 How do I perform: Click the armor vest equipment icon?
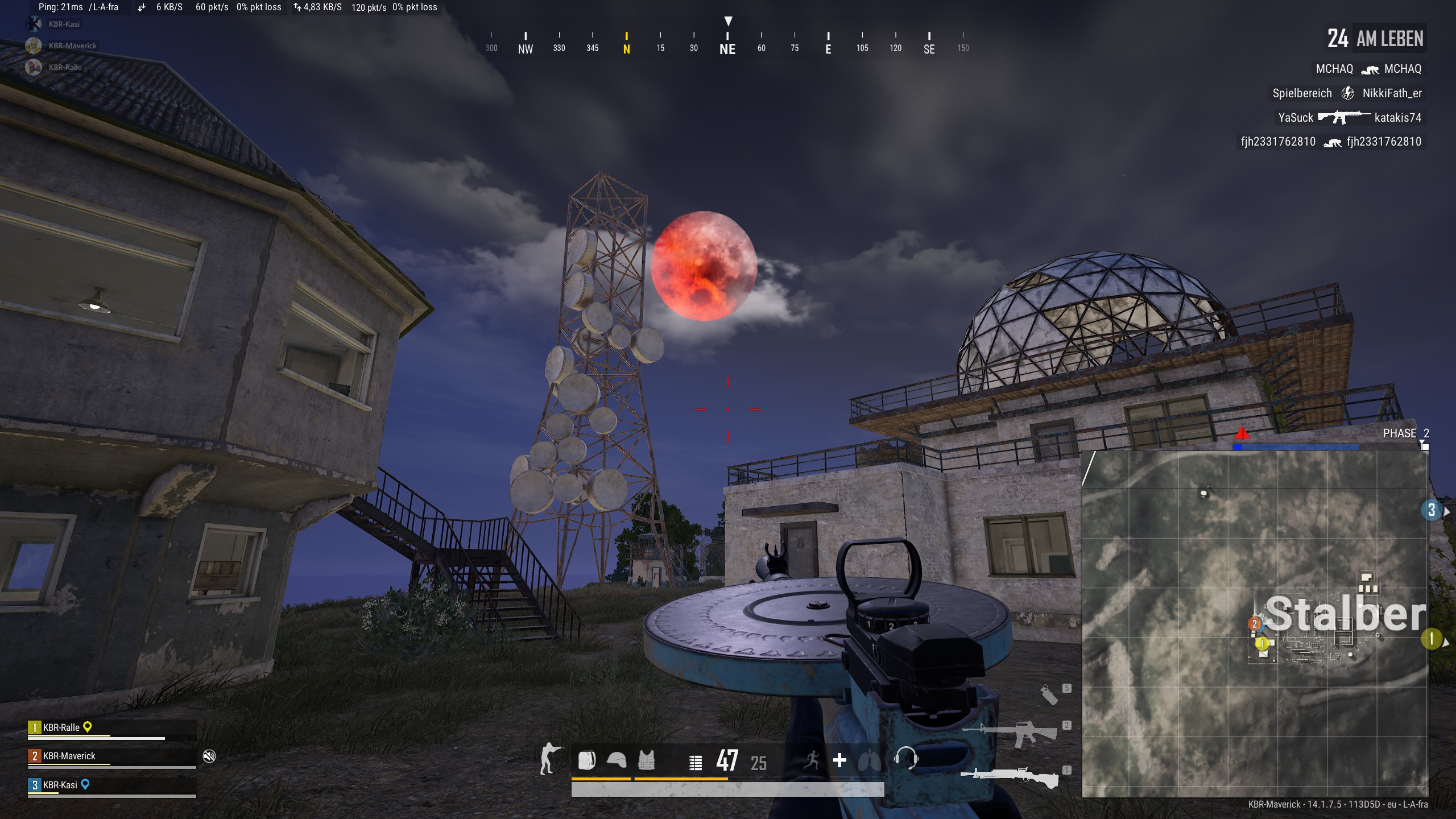646,760
